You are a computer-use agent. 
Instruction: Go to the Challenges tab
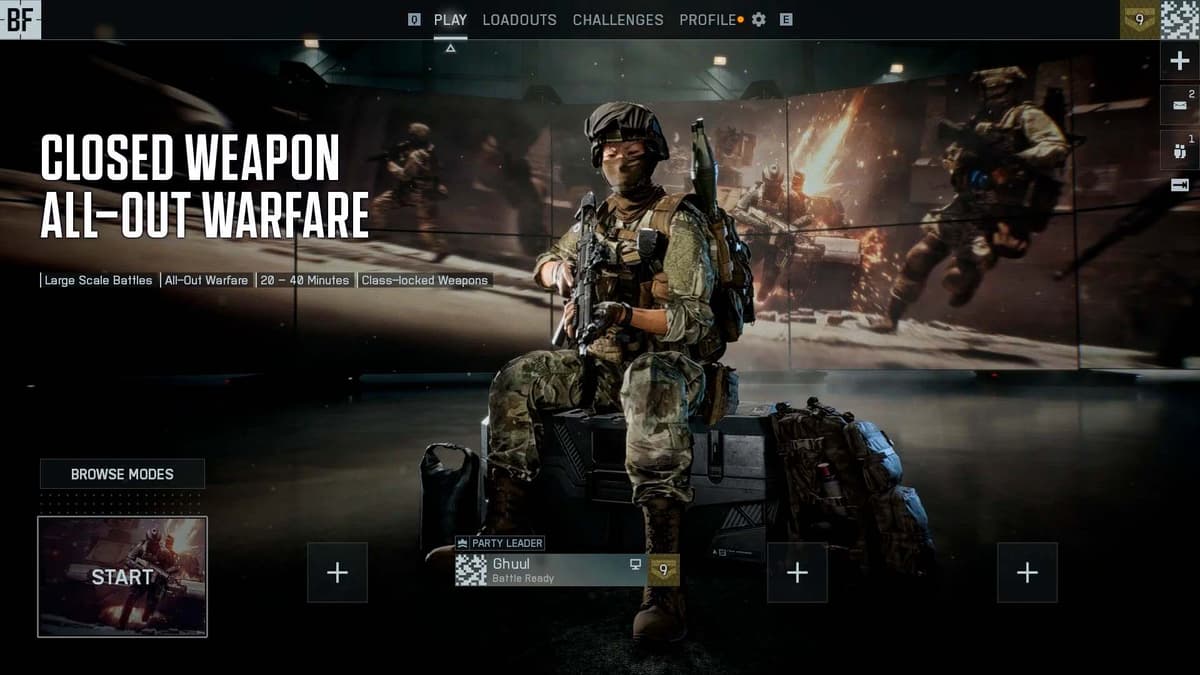point(618,20)
